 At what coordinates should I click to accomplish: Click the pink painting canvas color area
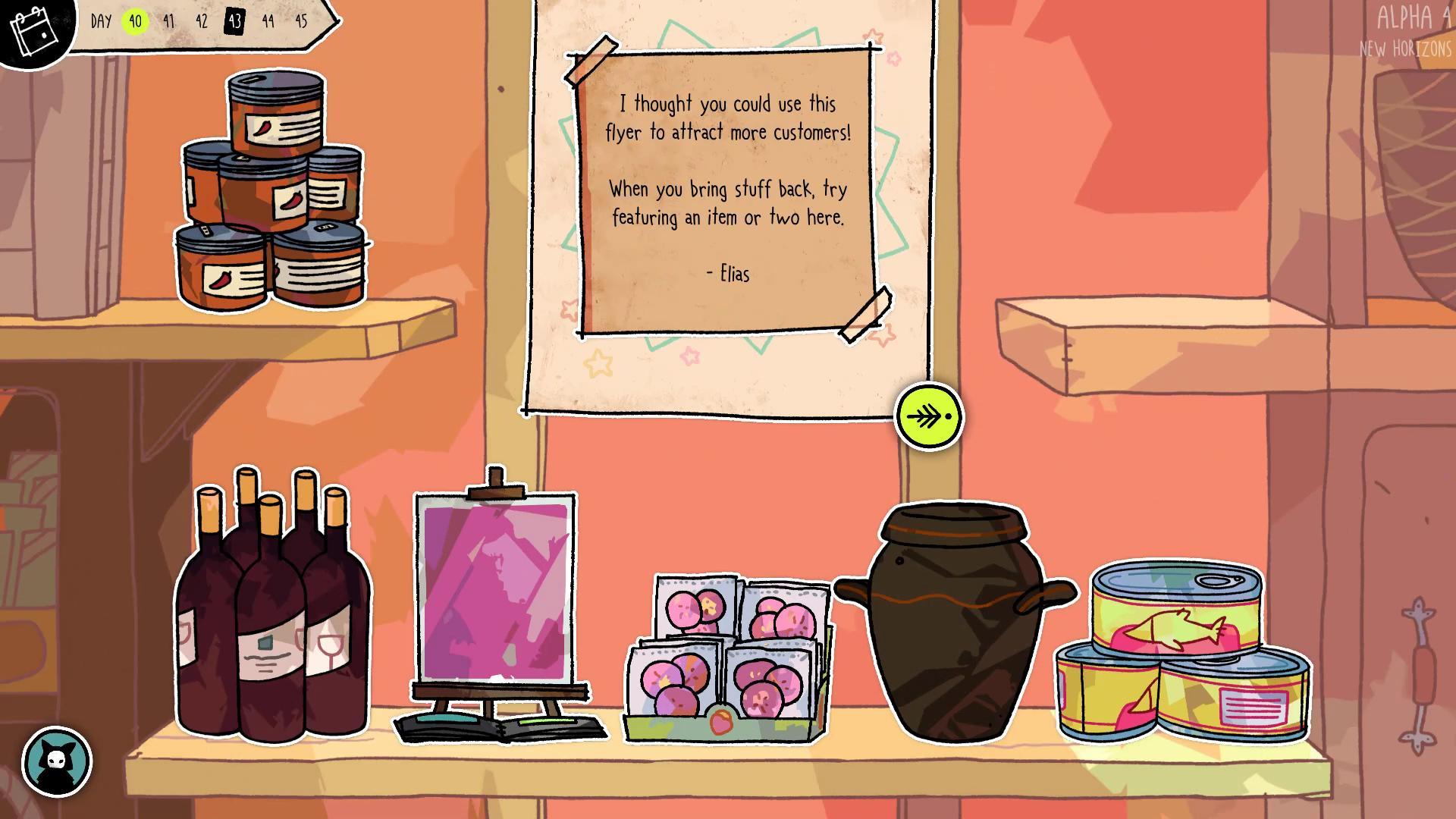click(x=497, y=591)
